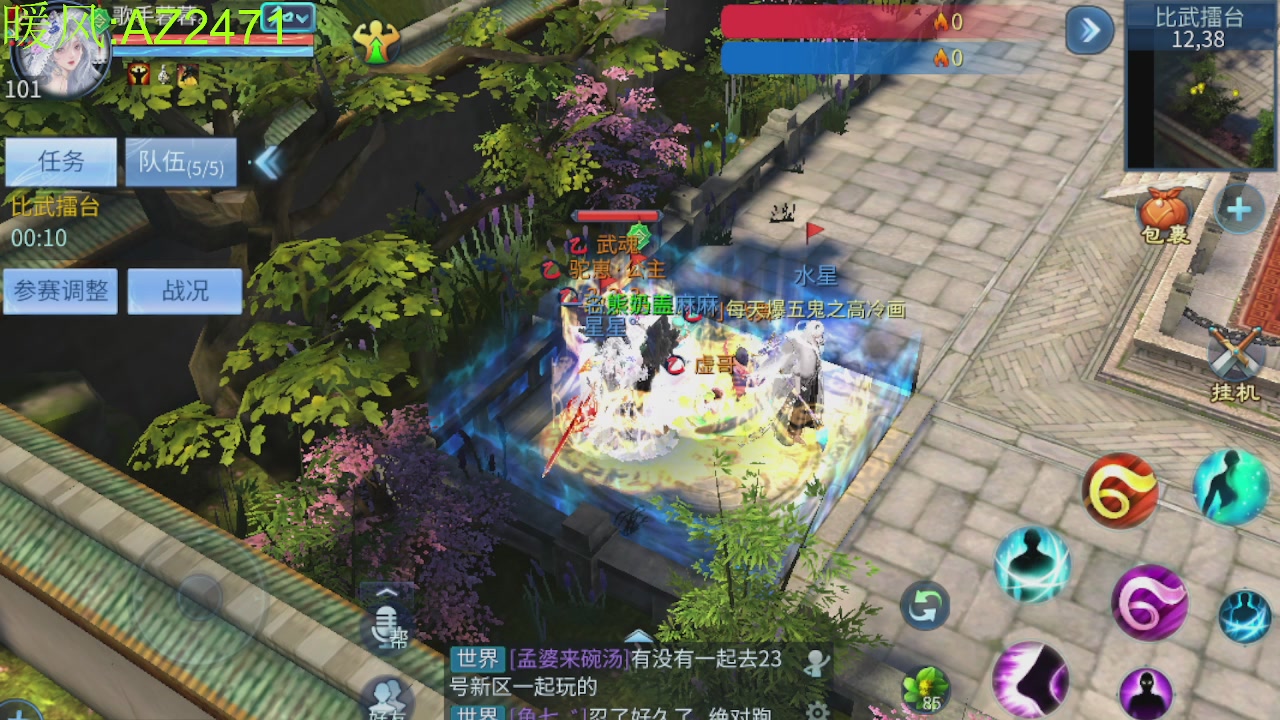Open the 好友 friends icon near the chat
The height and width of the screenshot is (720, 1280).
388,697
